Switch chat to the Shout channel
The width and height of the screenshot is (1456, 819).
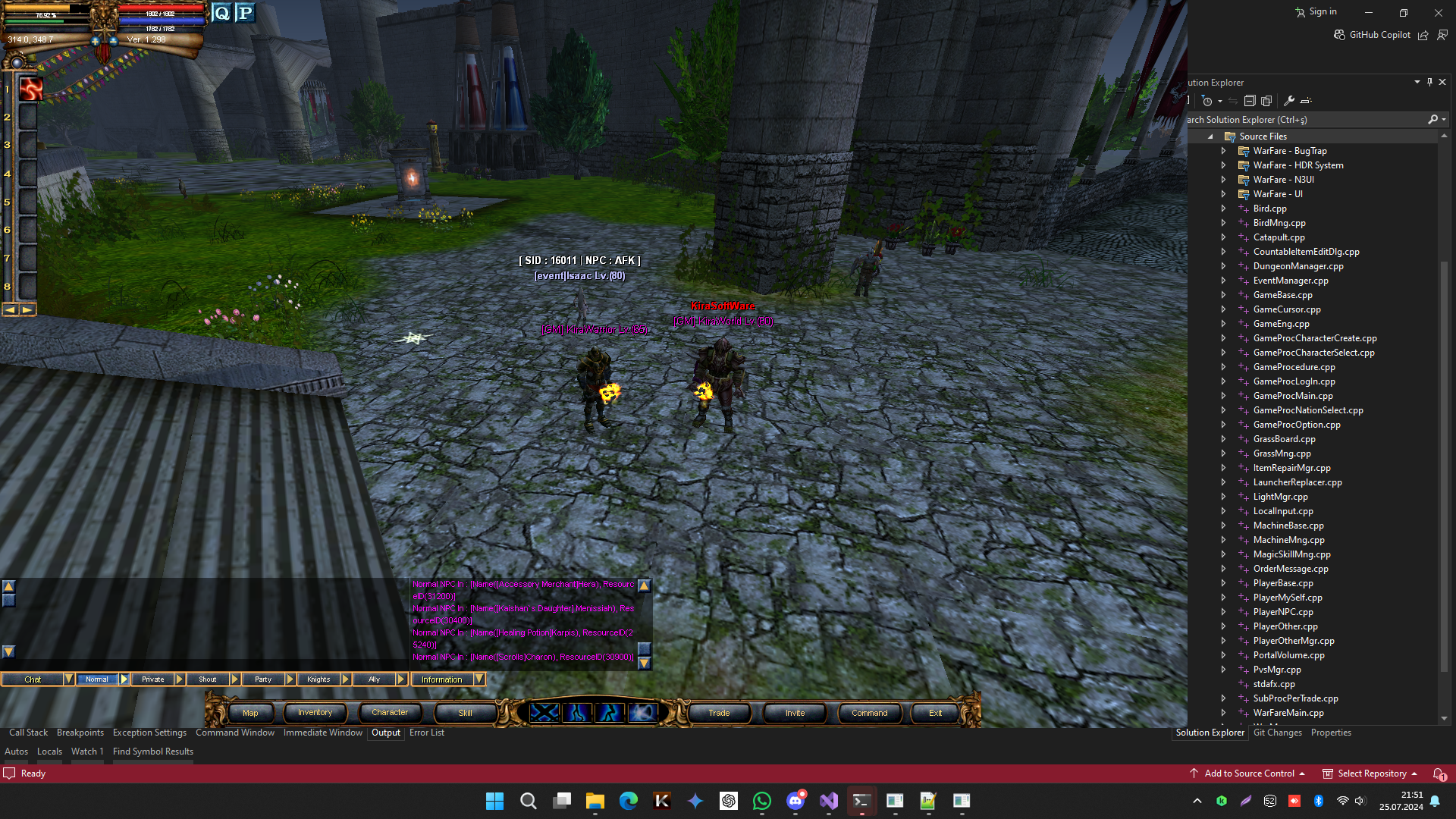[208, 679]
